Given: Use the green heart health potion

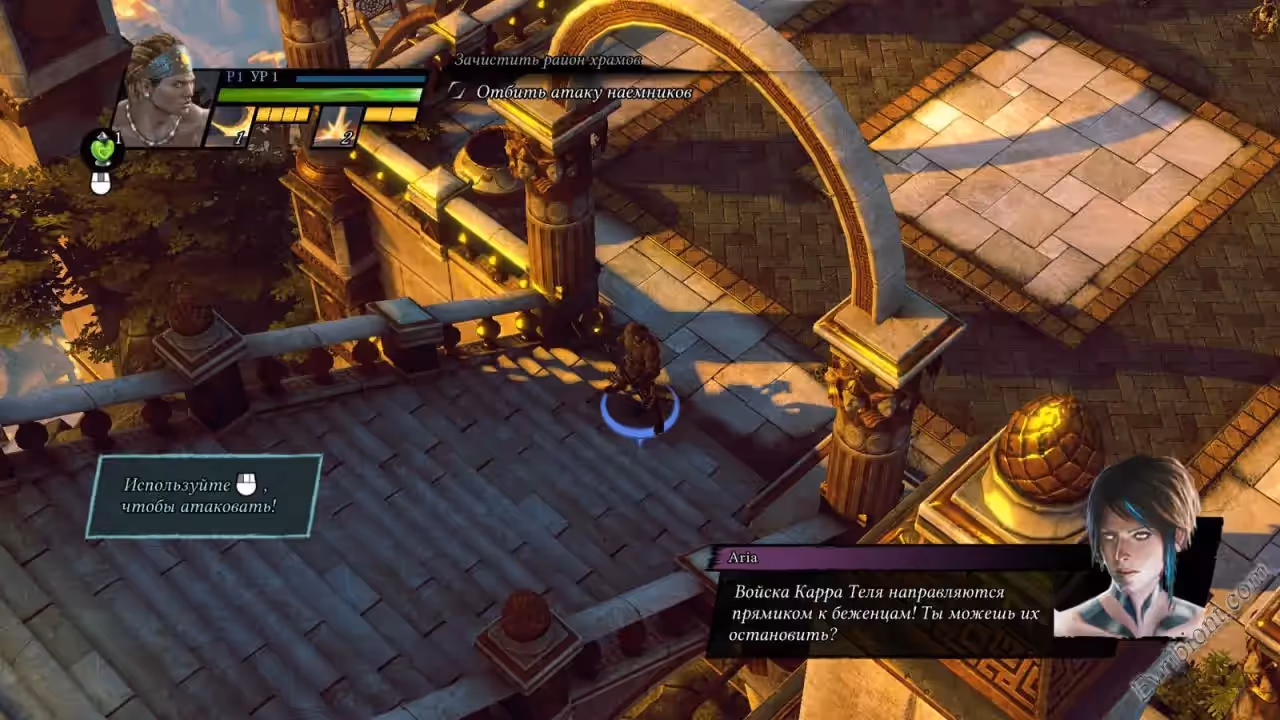Looking at the screenshot, I should 101,148.
